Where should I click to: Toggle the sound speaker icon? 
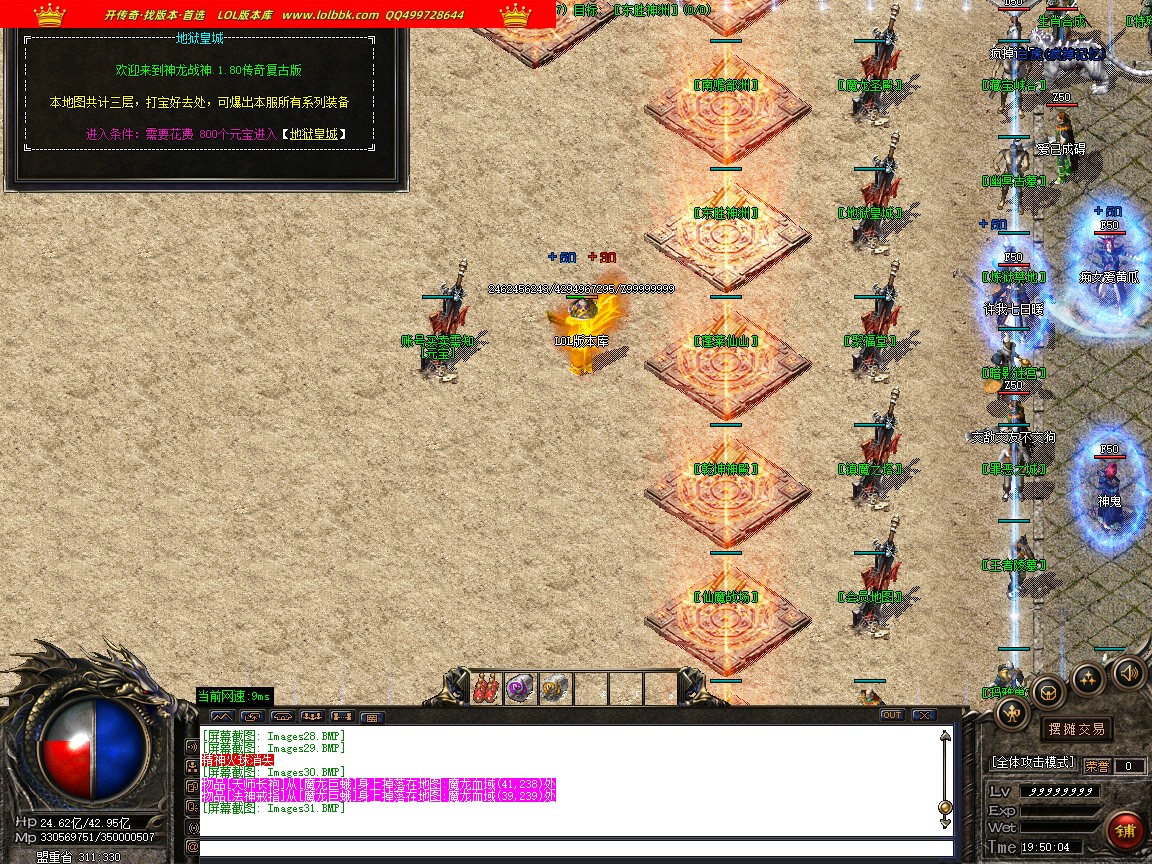pyautogui.click(x=1129, y=671)
